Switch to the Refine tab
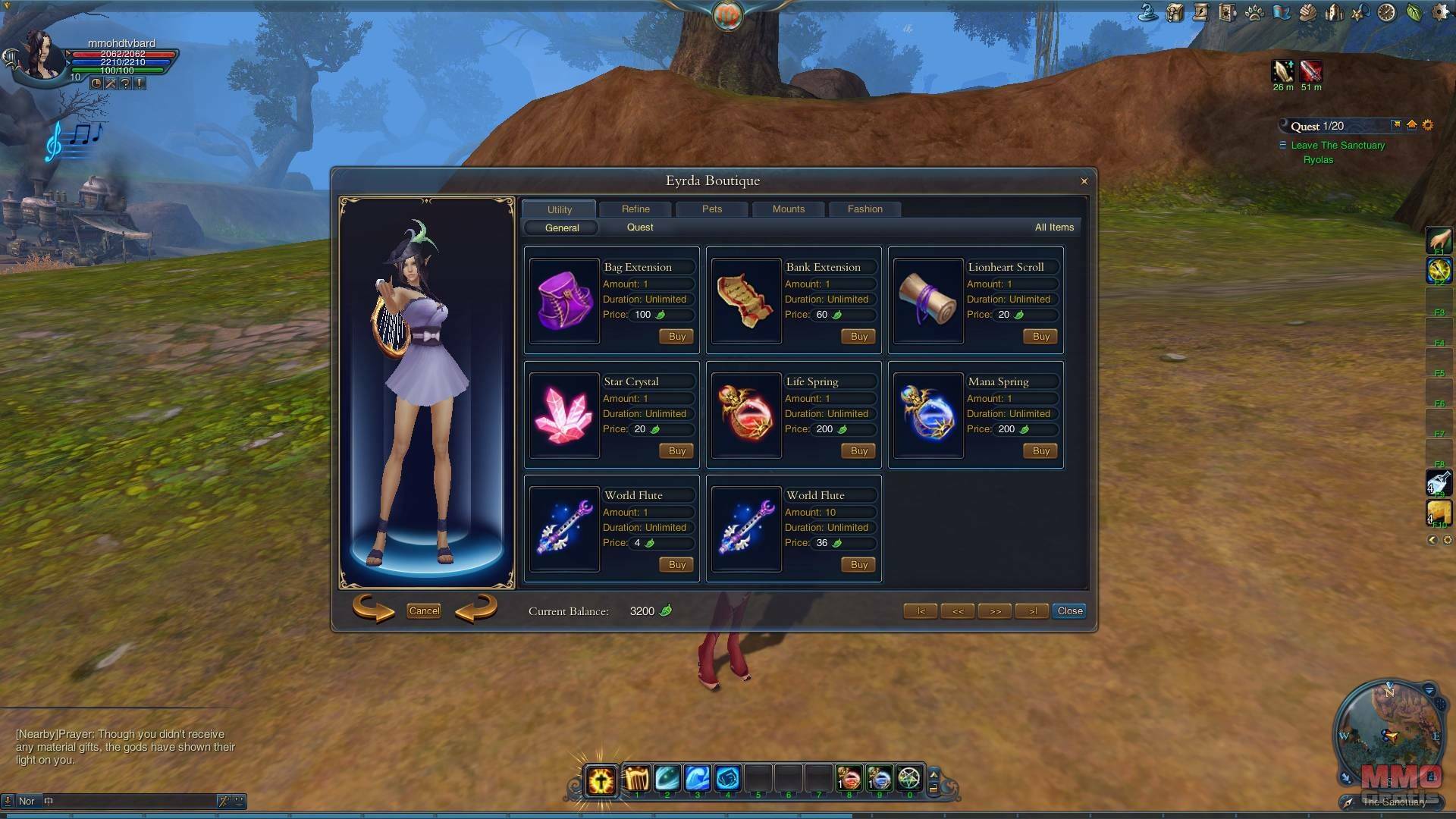 coord(635,209)
